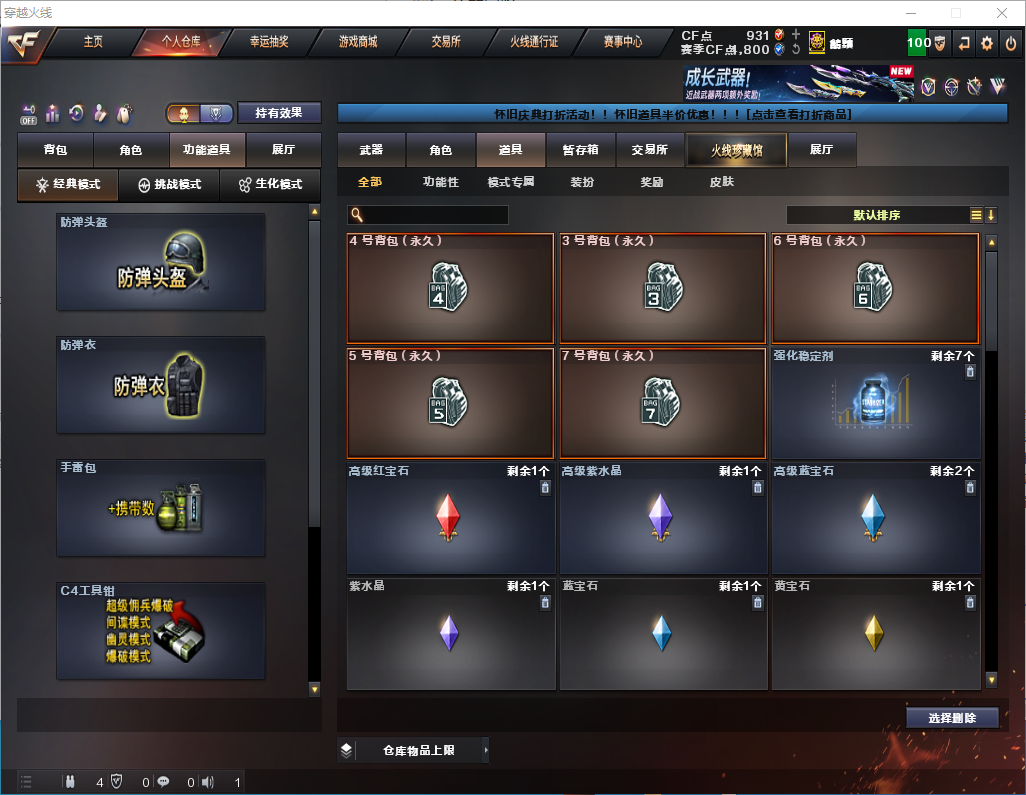Image resolution: width=1026 pixels, height=795 pixels.
Task: Select the 背包 backpack tab
Action: click(x=55, y=150)
